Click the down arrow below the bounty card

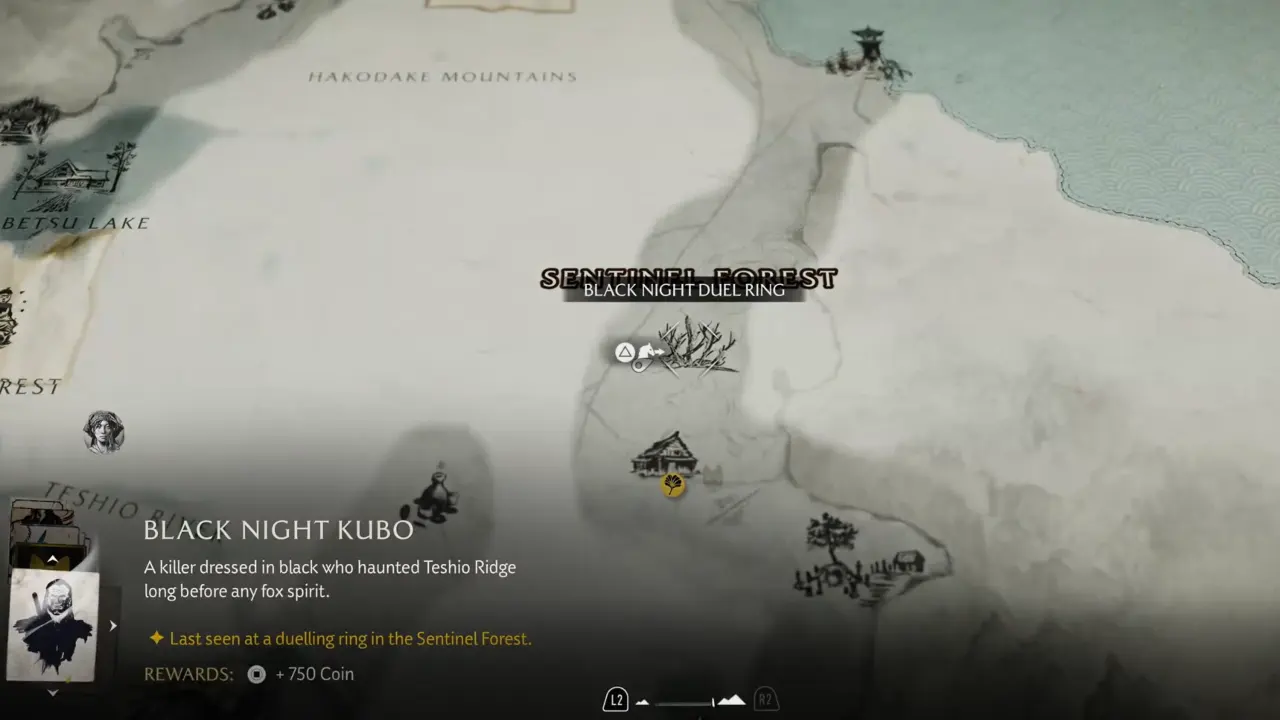pos(53,692)
